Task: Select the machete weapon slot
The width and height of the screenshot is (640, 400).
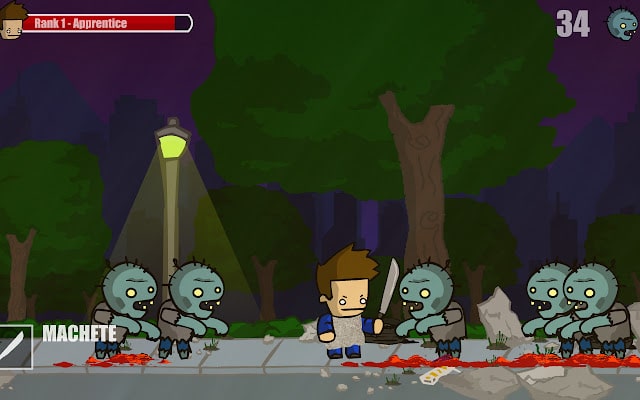Action: tap(15, 346)
